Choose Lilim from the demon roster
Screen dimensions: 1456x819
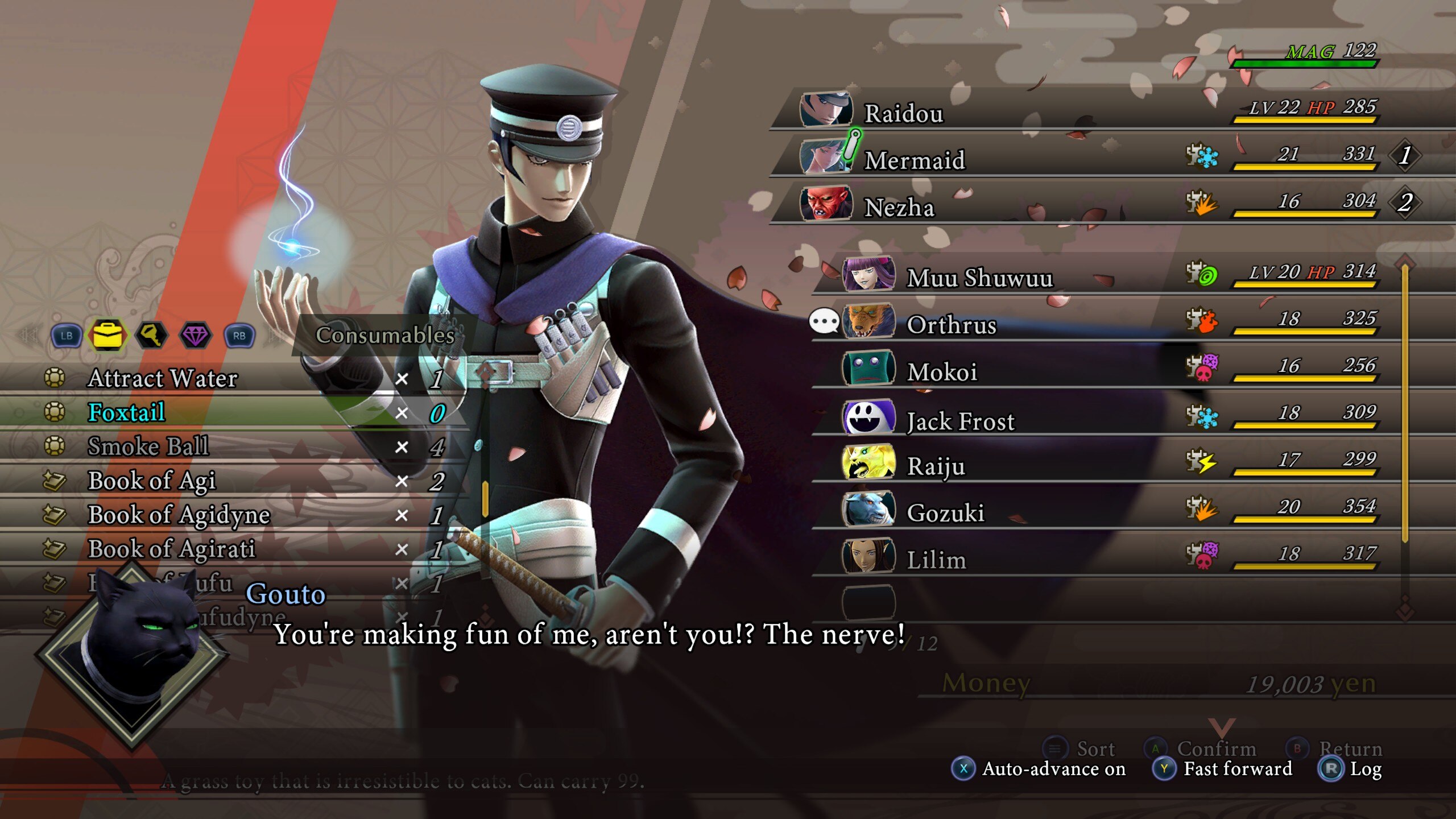tap(936, 561)
